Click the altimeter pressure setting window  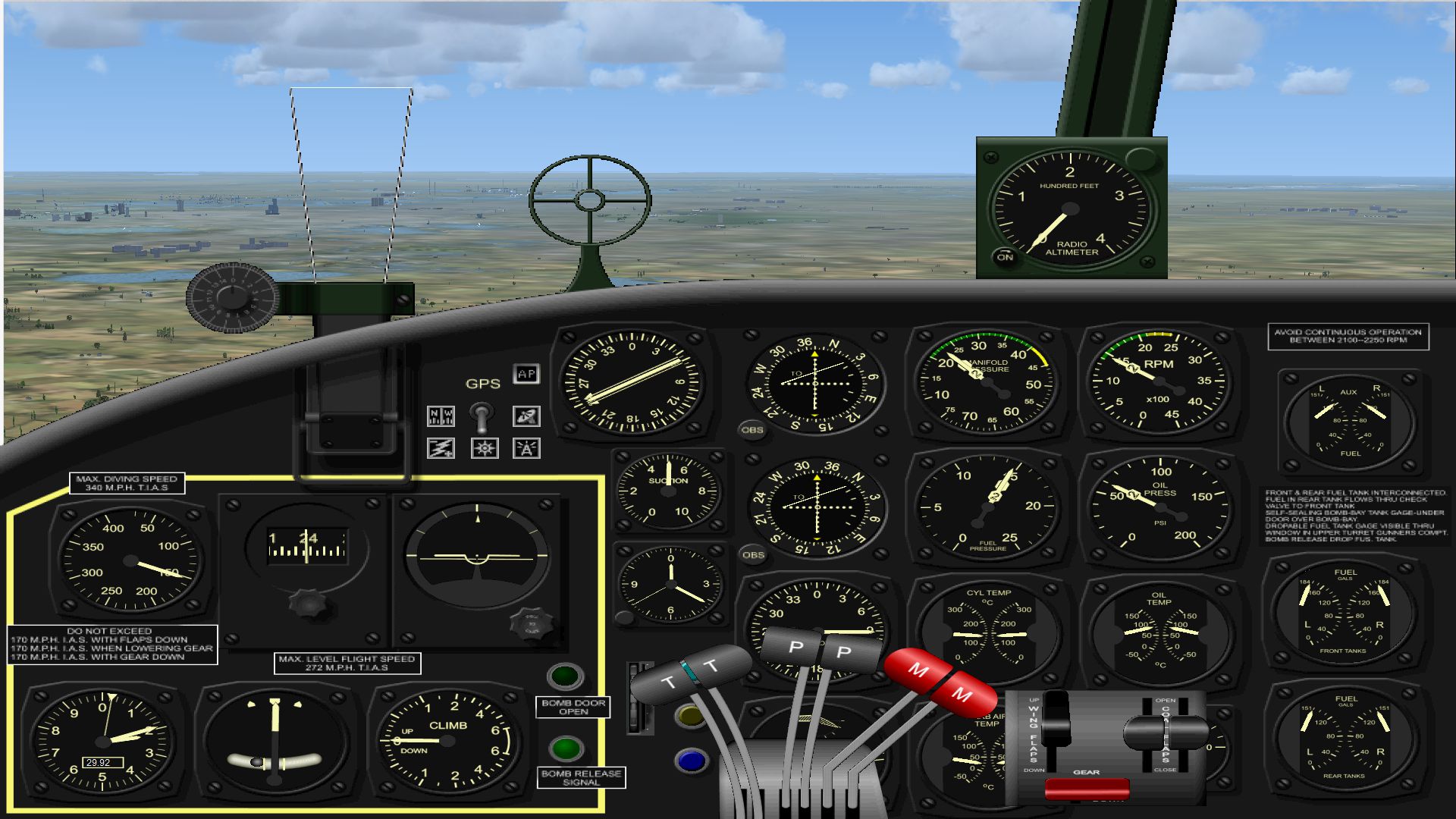100,763
